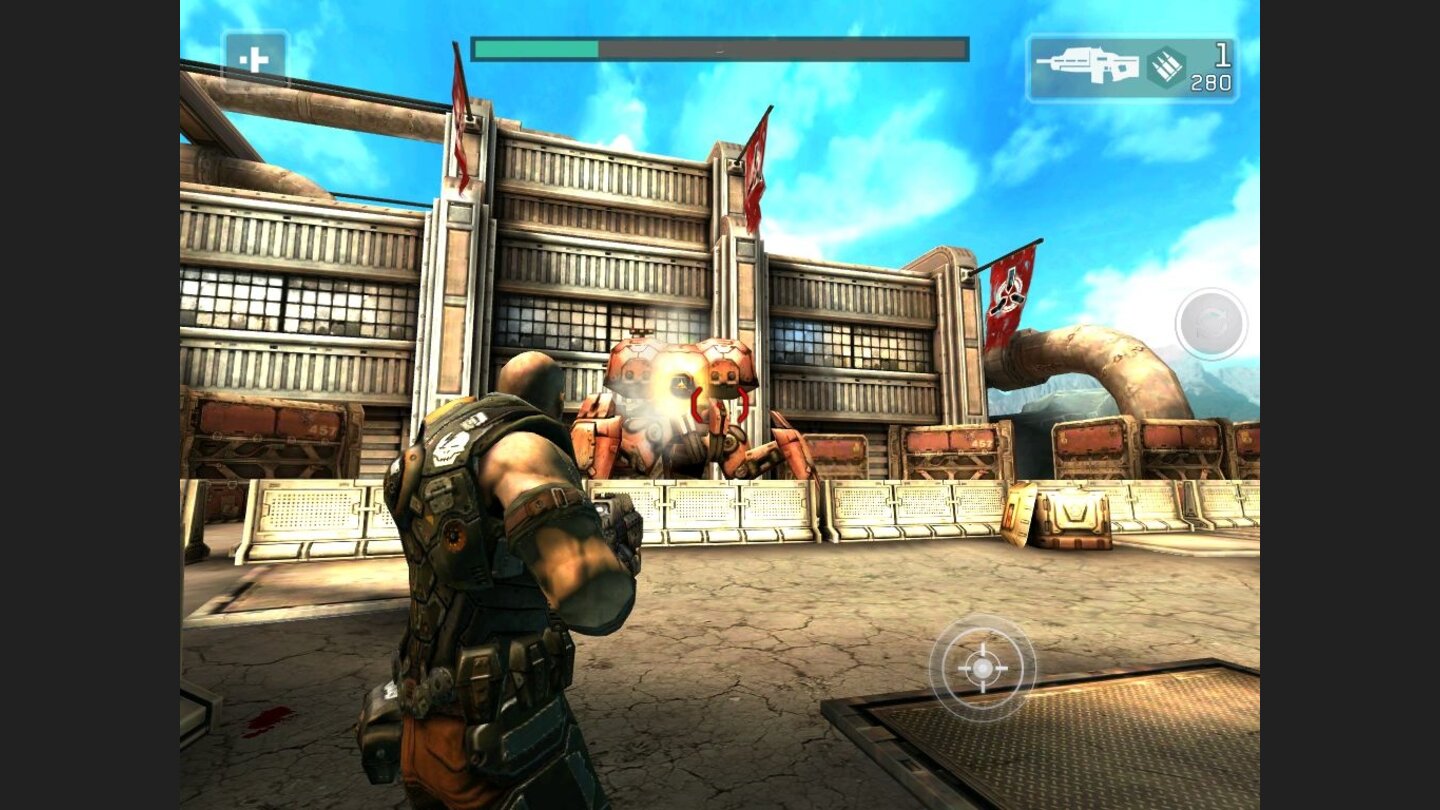The width and height of the screenshot is (1440, 810).
Task: Click the orange crate near the barricade
Action: 1070,520
